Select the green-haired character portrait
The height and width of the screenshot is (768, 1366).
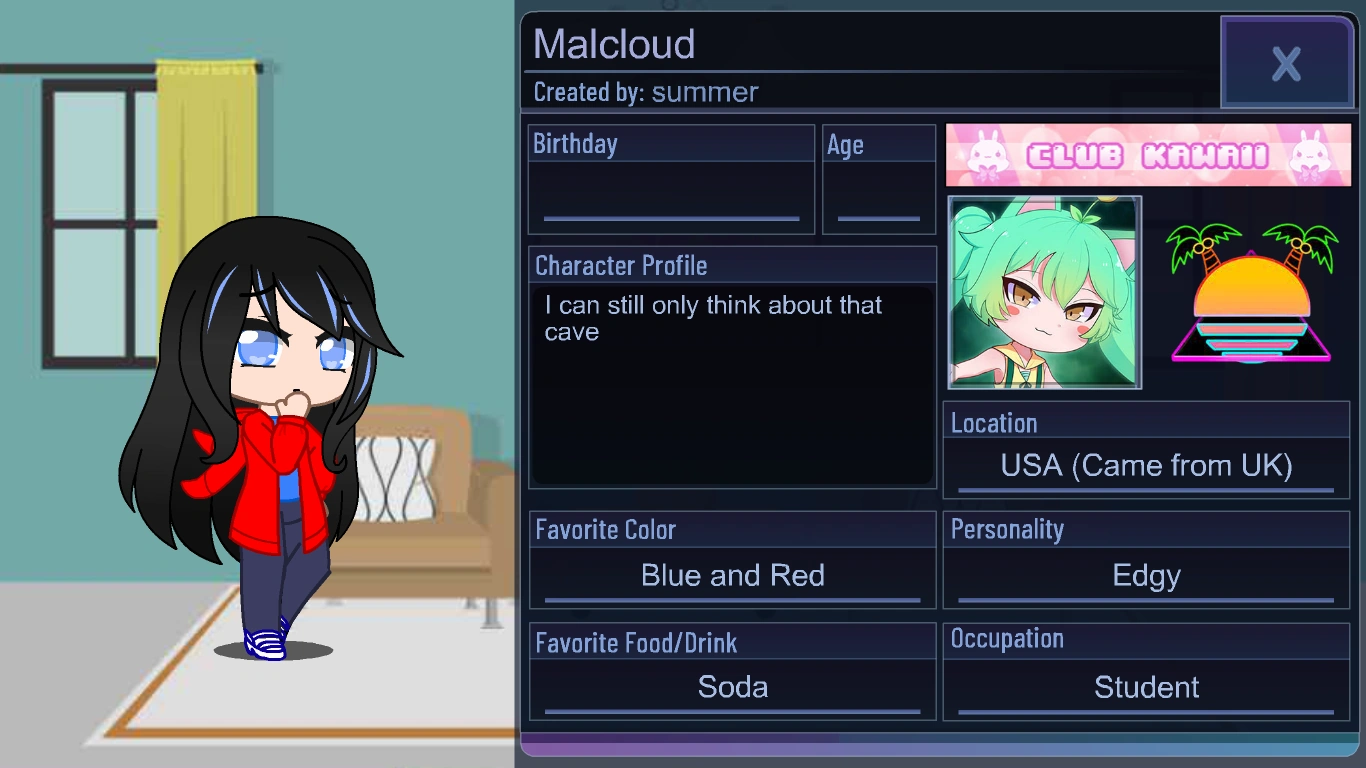coord(1044,293)
